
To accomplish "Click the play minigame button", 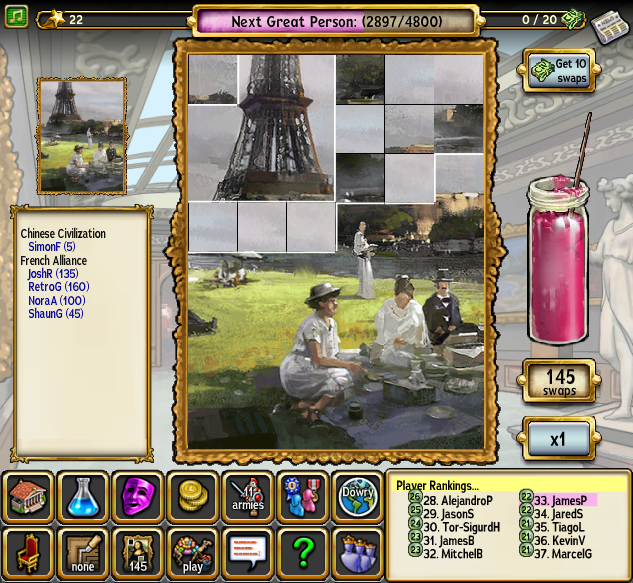I will (193, 553).
